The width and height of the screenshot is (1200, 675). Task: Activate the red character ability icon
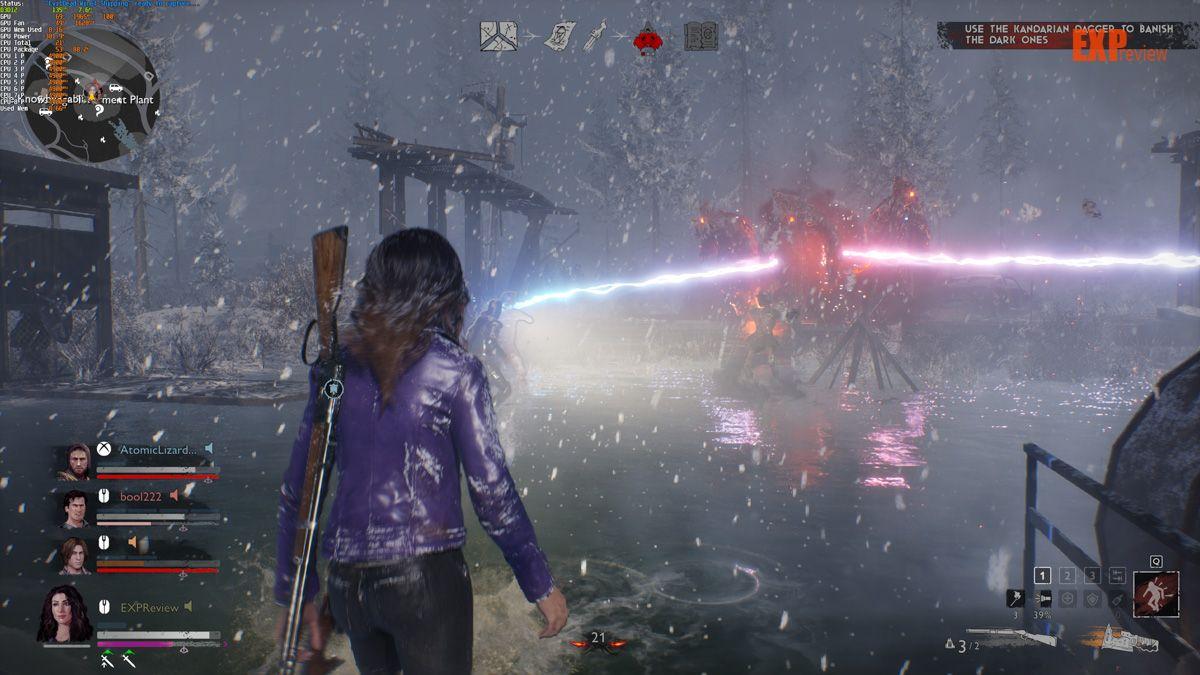(x=1155, y=595)
